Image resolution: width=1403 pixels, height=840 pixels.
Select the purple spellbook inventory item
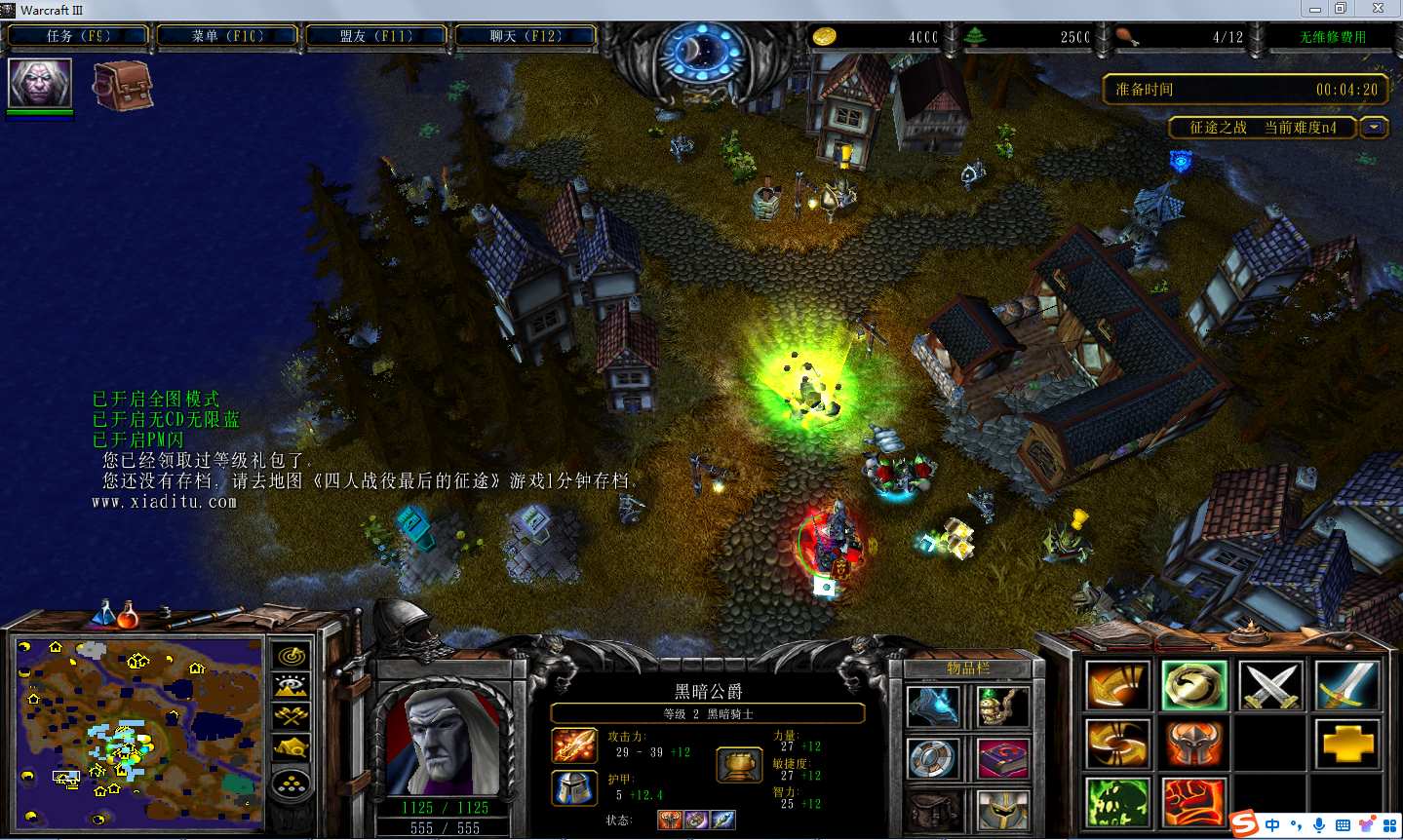1002,759
